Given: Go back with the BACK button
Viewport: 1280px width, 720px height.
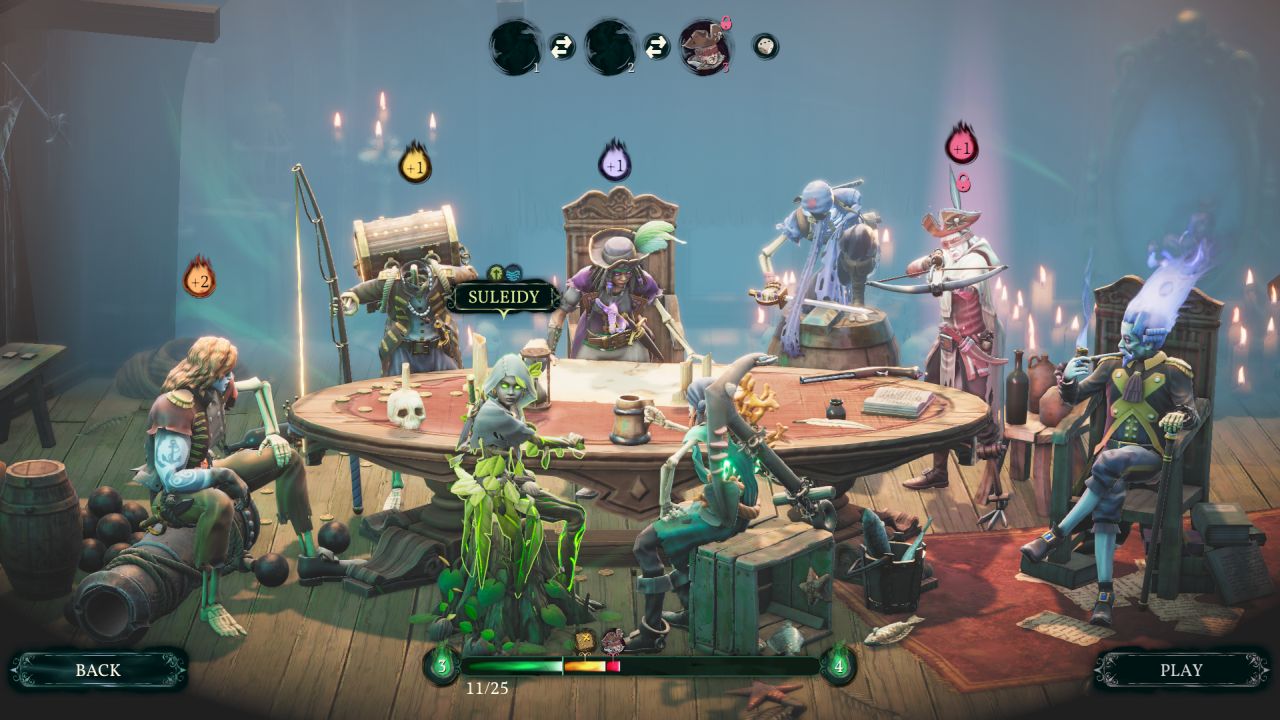Looking at the screenshot, I should click(98, 670).
